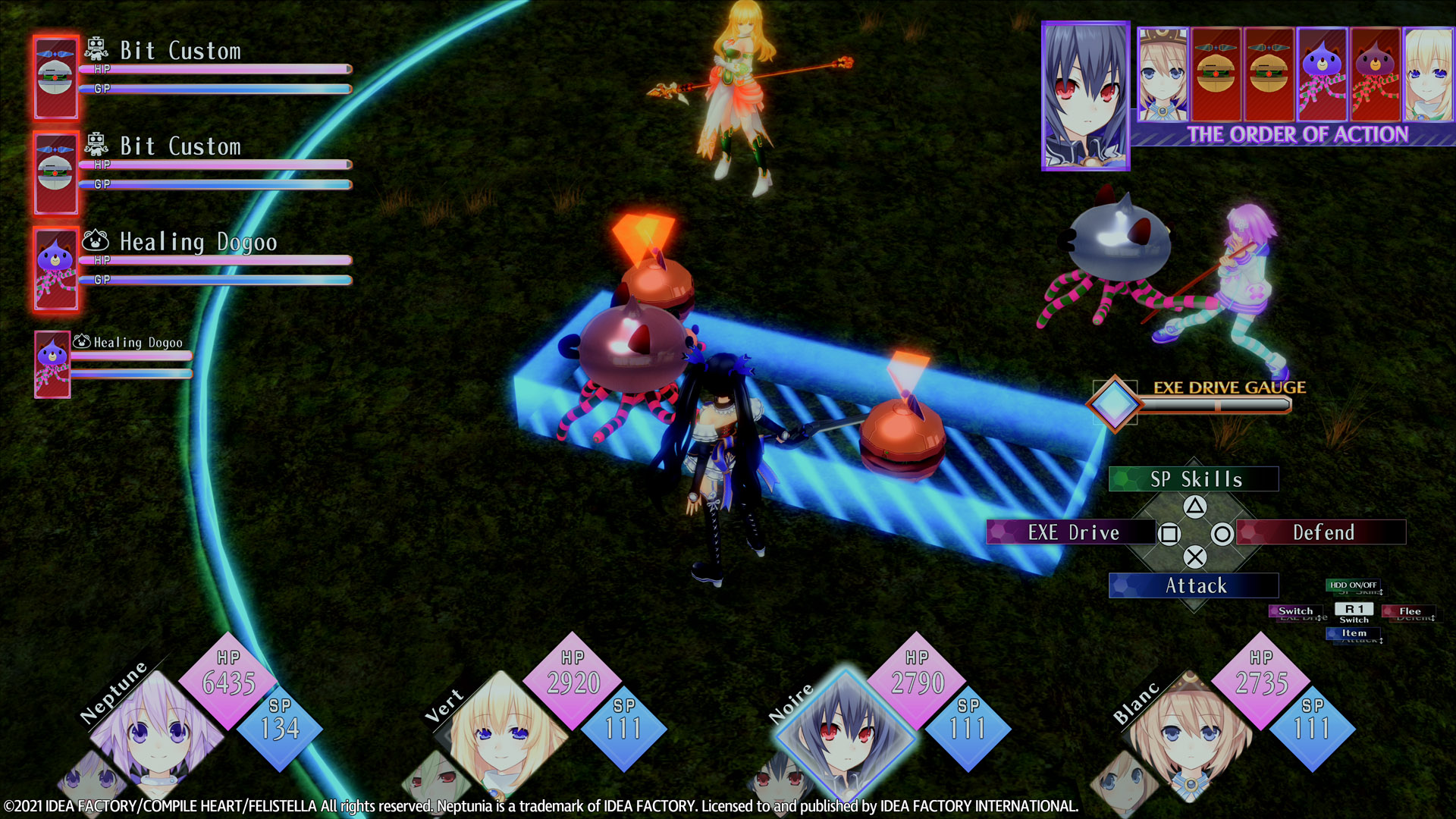
Task: Click Noire's large portrait in the action order
Action: pyautogui.click(x=1085, y=96)
